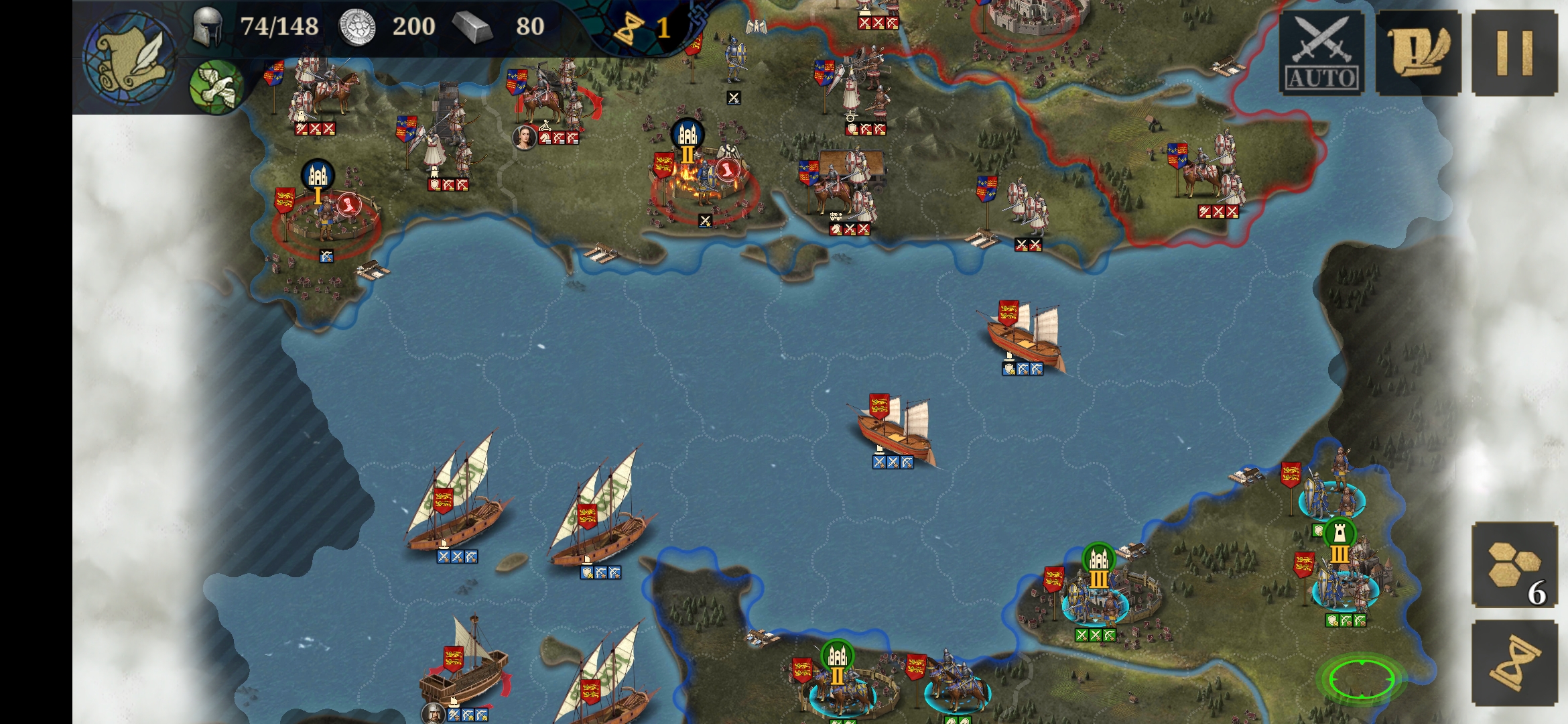Toggle the AUTO battle button
This screenshot has width=1568, height=724.
[1321, 54]
